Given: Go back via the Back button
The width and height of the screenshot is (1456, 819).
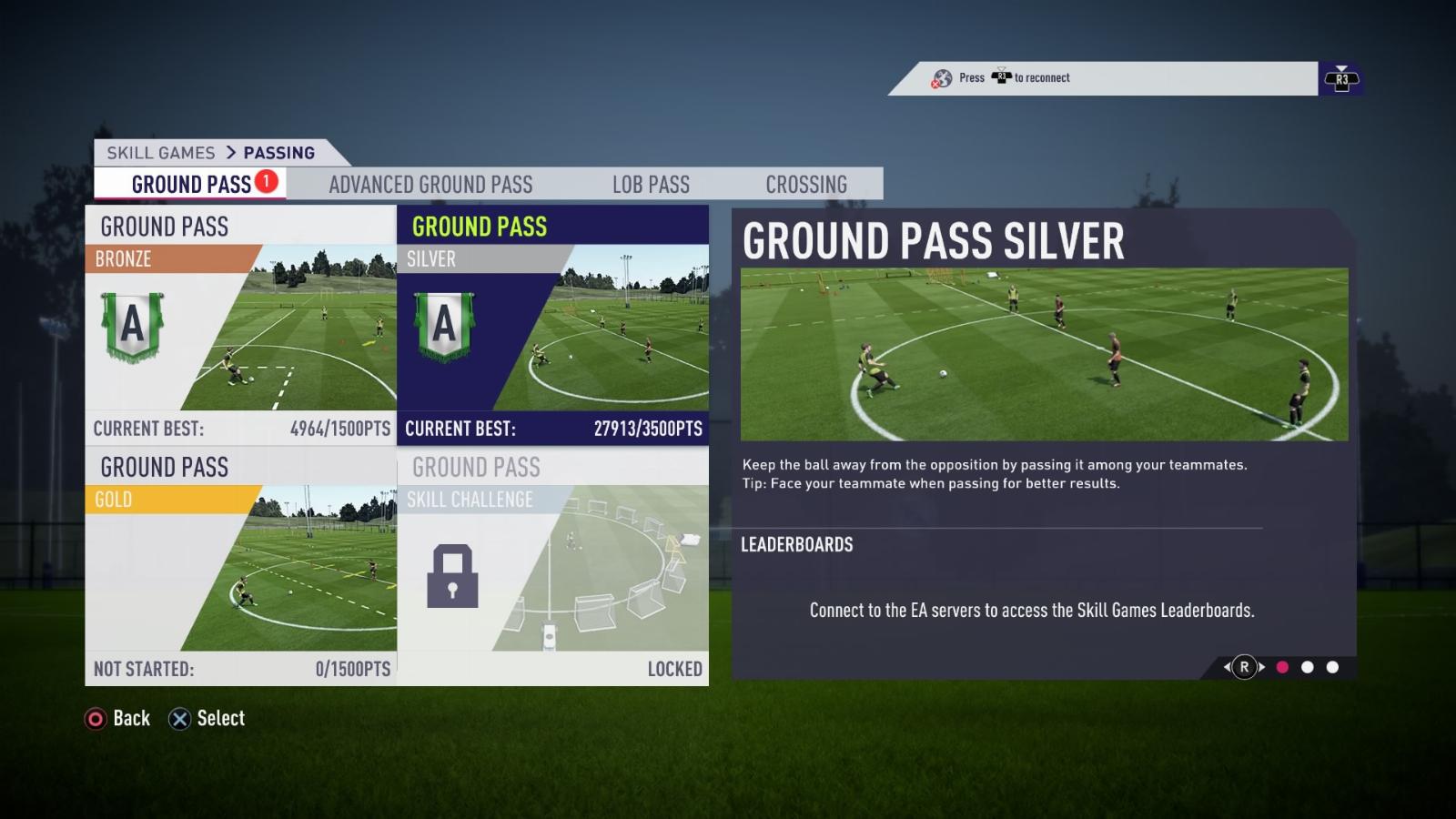Looking at the screenshot, I should (117, 719).
